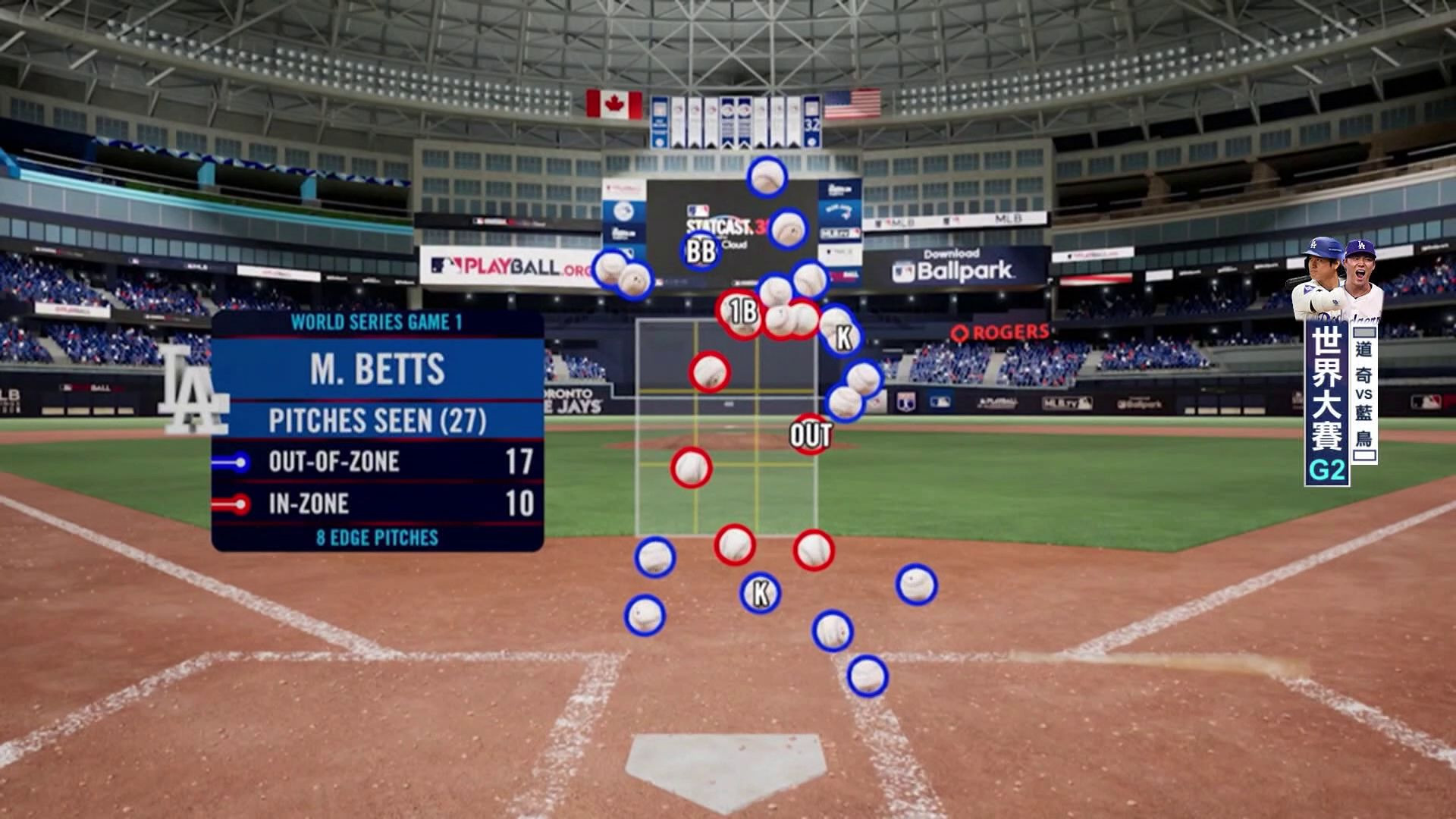Image resolution: width=1456 pixels, height=819 pixels.
Task: Choose the Out-of-Zone legend row
Action: 378,462
